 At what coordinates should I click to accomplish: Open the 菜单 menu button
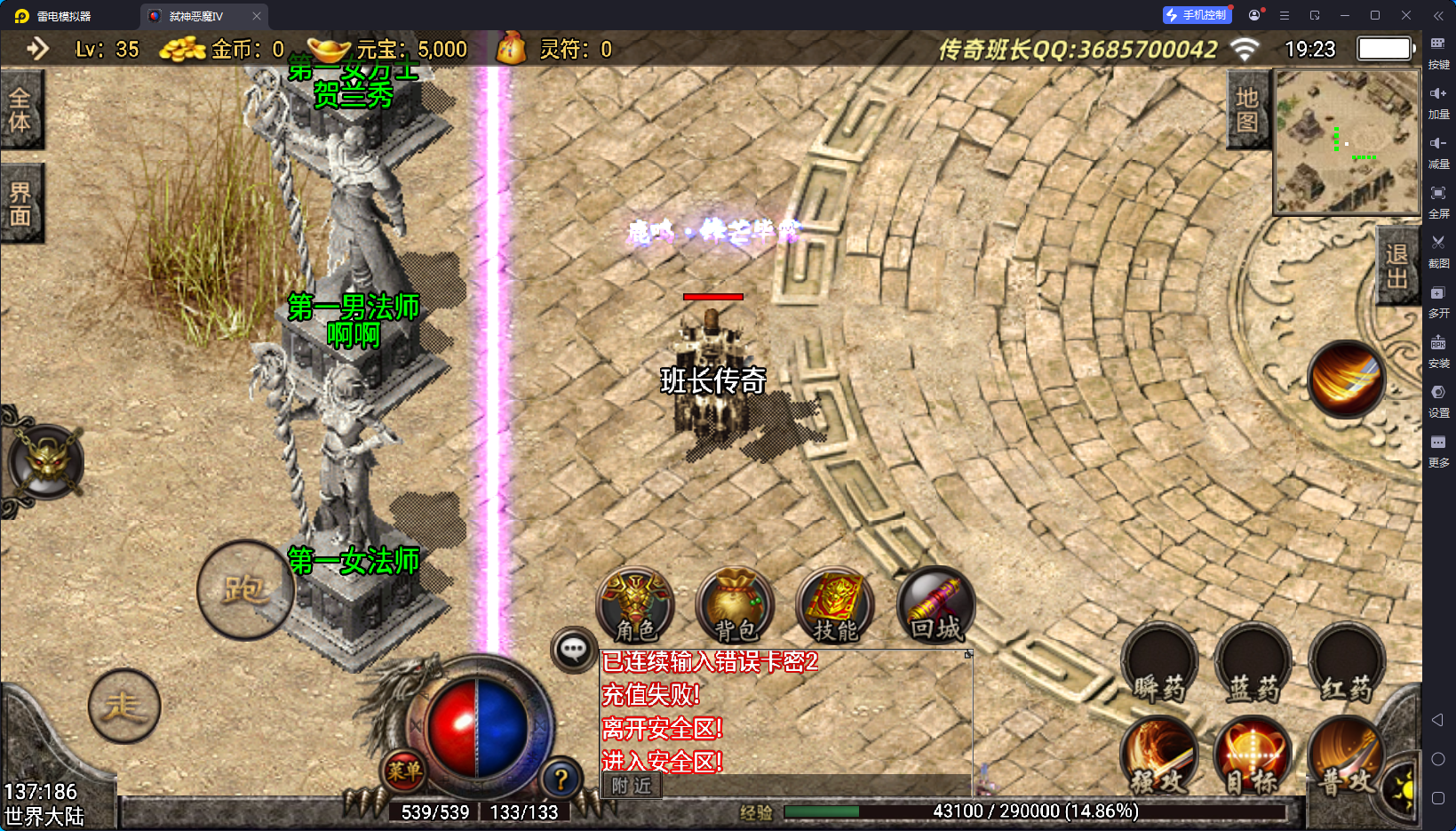[x=404, y=771]
